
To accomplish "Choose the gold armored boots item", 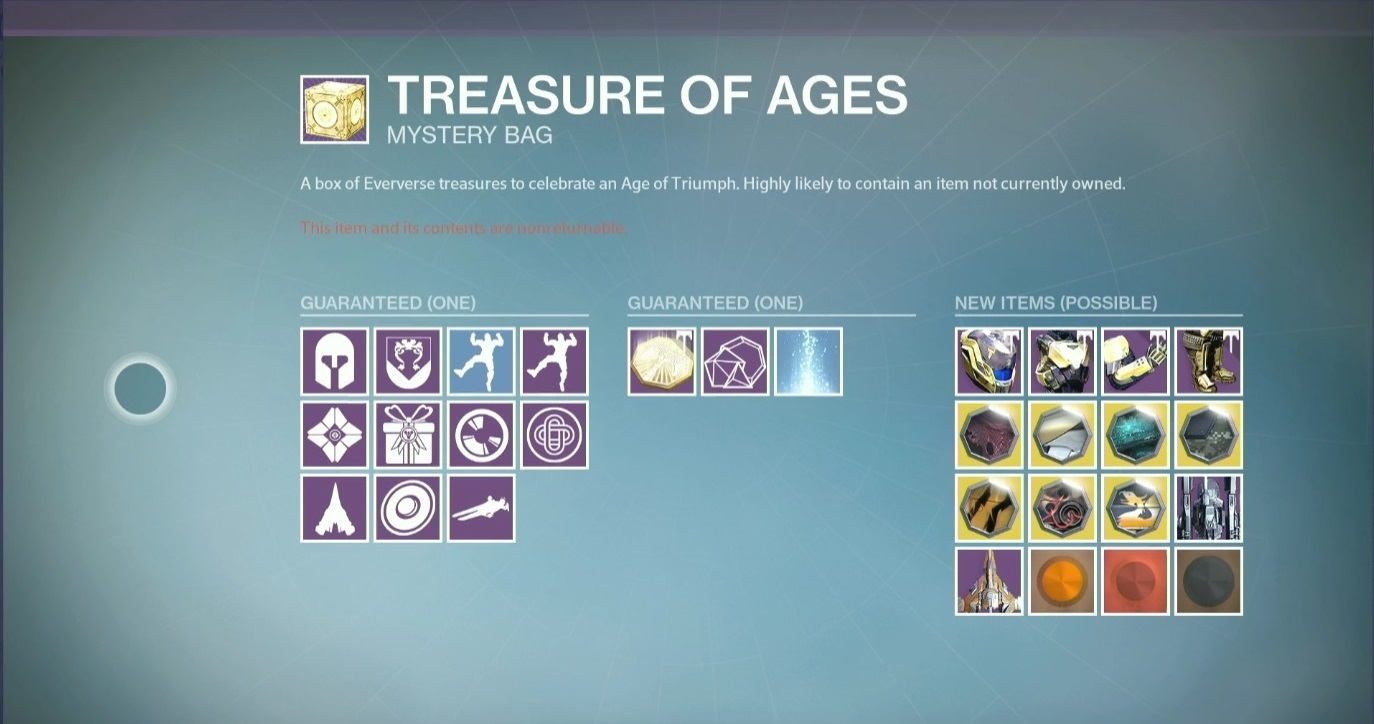I will pos(1208,362).
